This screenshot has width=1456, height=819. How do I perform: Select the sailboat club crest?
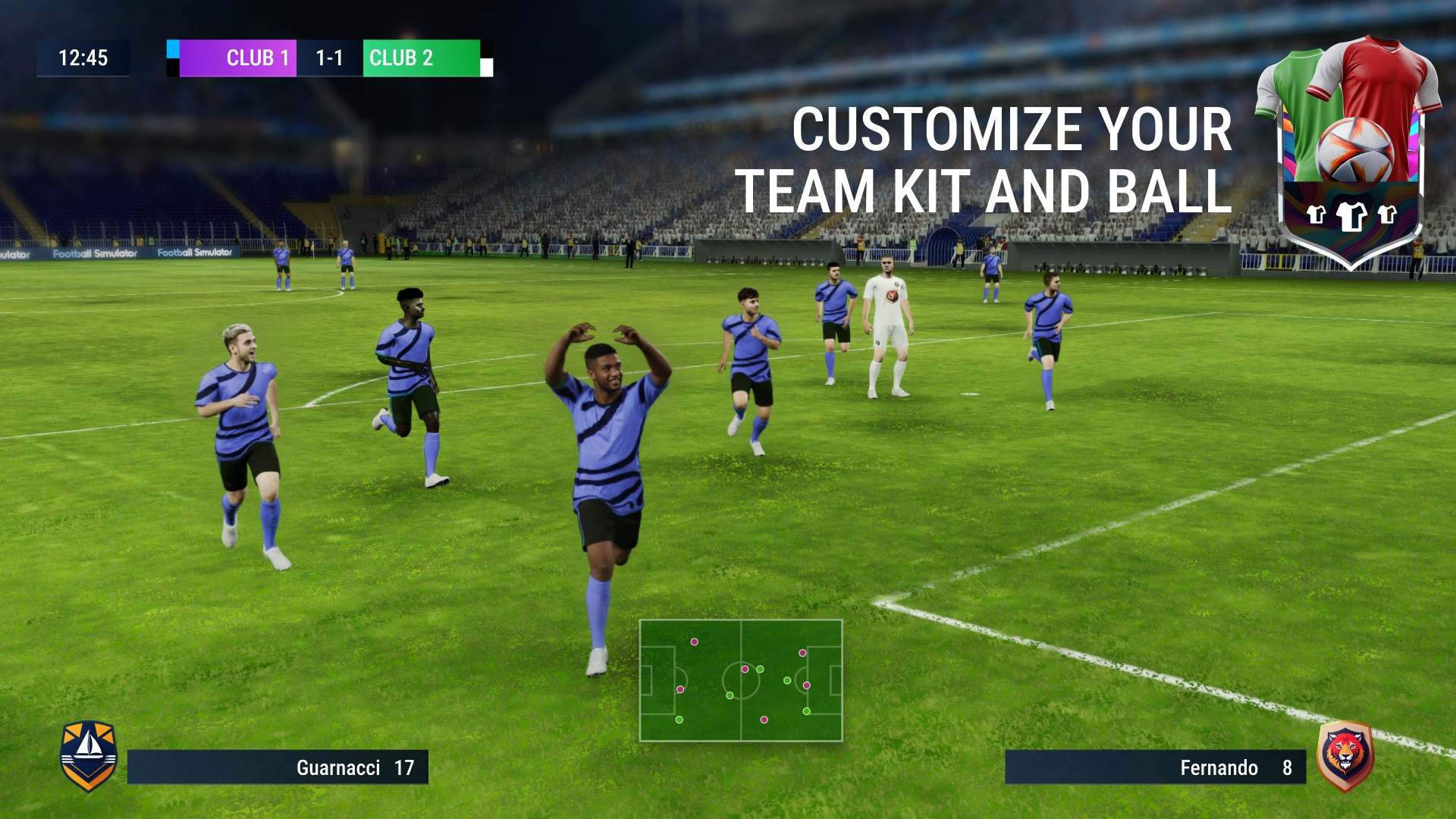click(x=89, y=755)
